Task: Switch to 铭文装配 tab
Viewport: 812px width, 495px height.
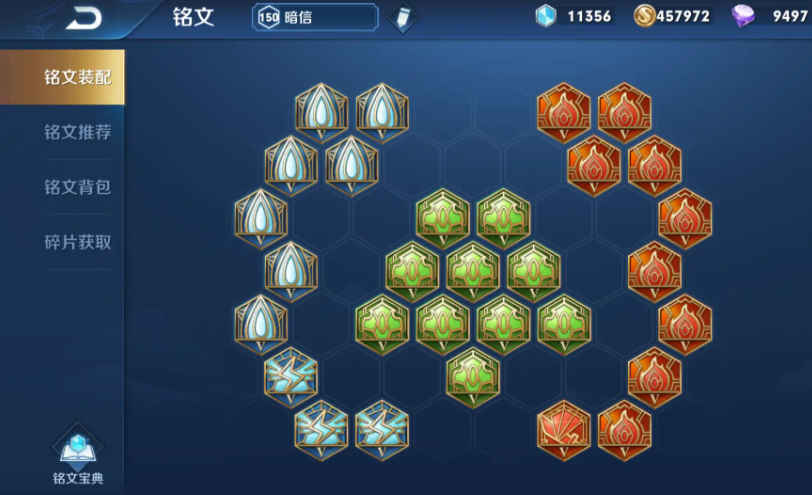Action: (62, 77)
